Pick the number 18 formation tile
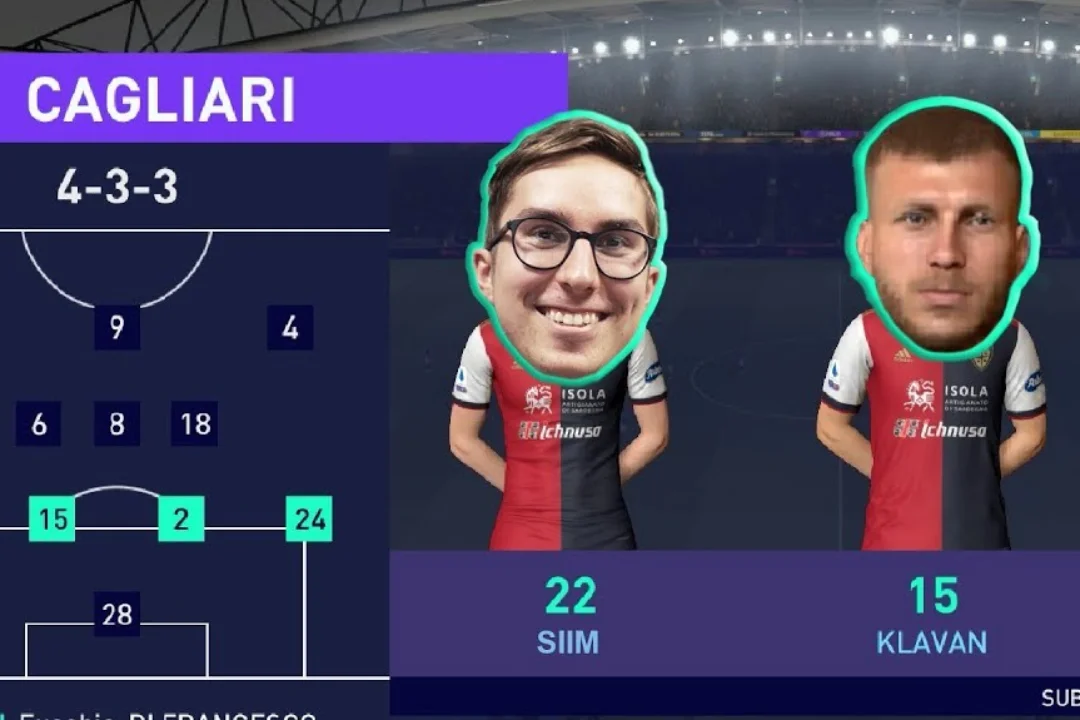The image size is (1080, 720). pyautogui.click(x=195, y=424)
